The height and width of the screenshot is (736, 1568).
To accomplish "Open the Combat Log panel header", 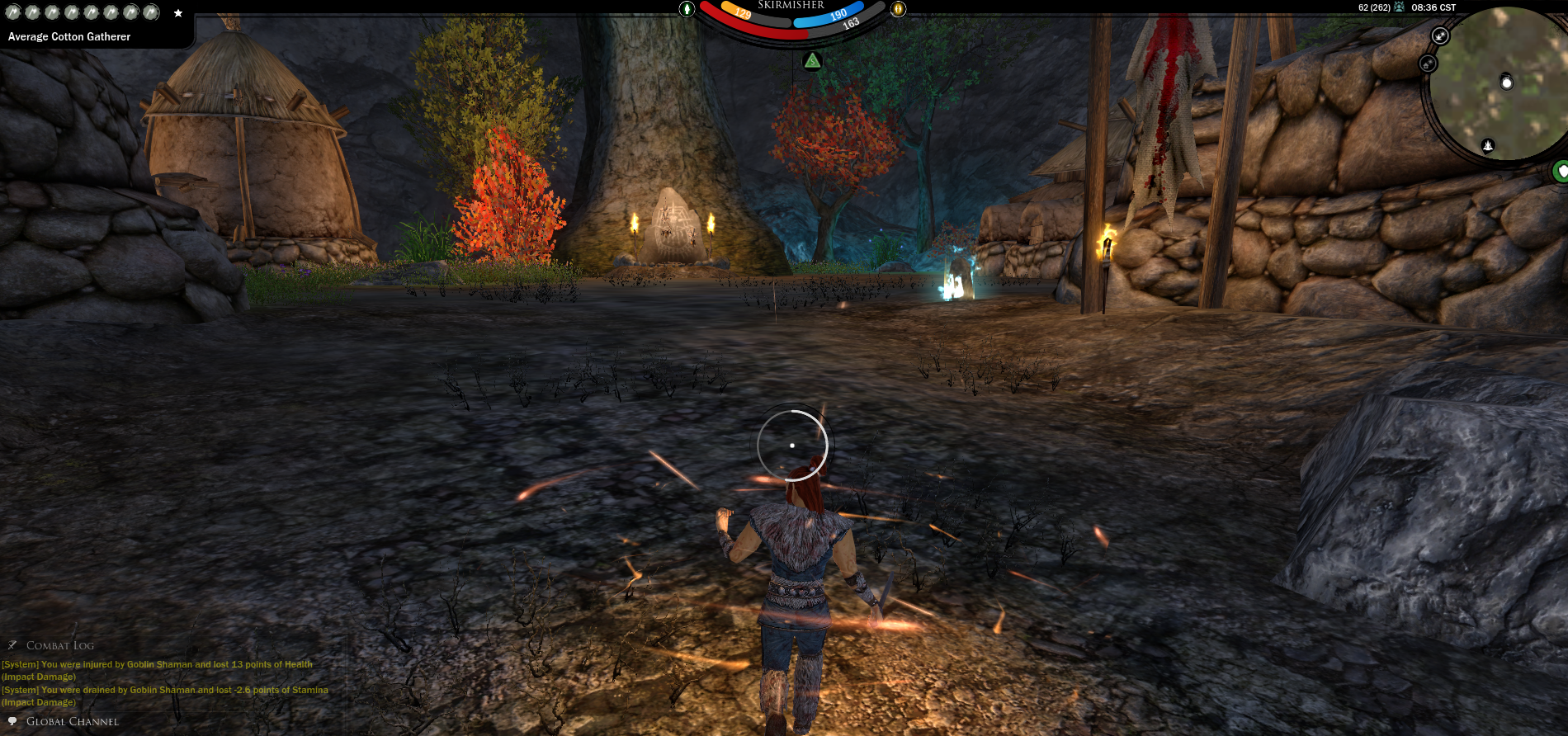I will tap(59, 645).
